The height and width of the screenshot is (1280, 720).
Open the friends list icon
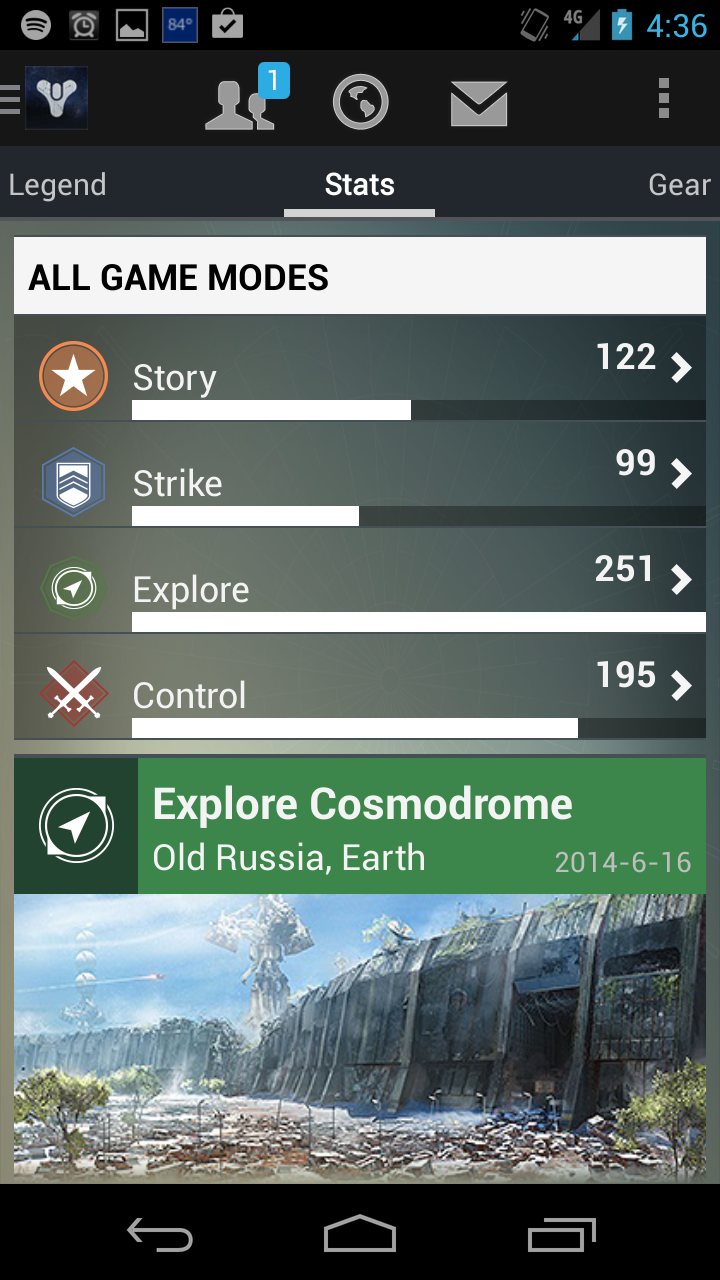click(240, 102)
